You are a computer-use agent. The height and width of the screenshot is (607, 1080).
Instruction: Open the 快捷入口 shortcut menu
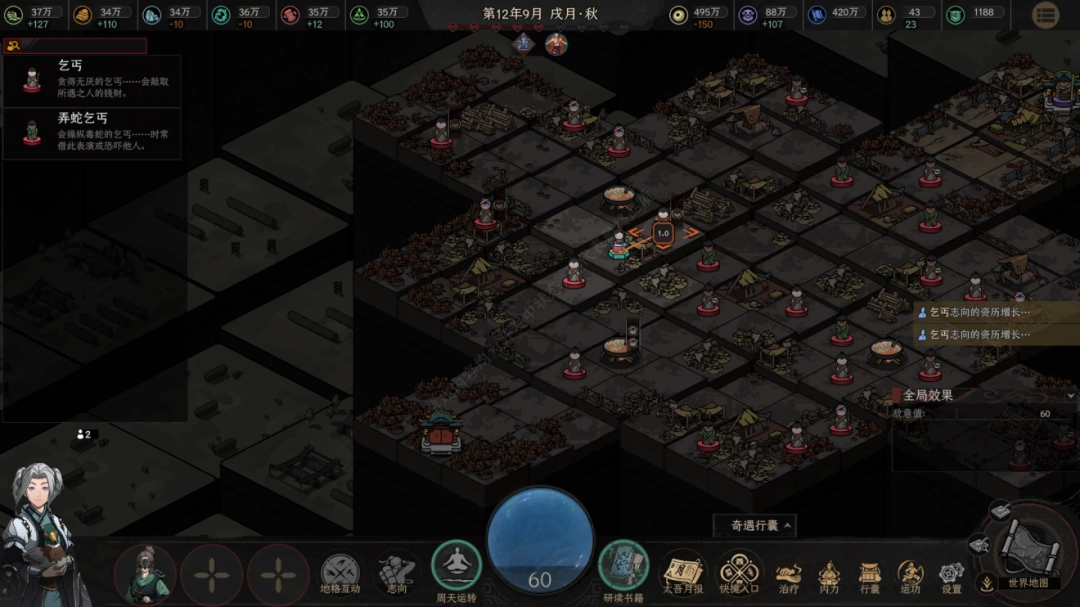[x=739, y=574]
